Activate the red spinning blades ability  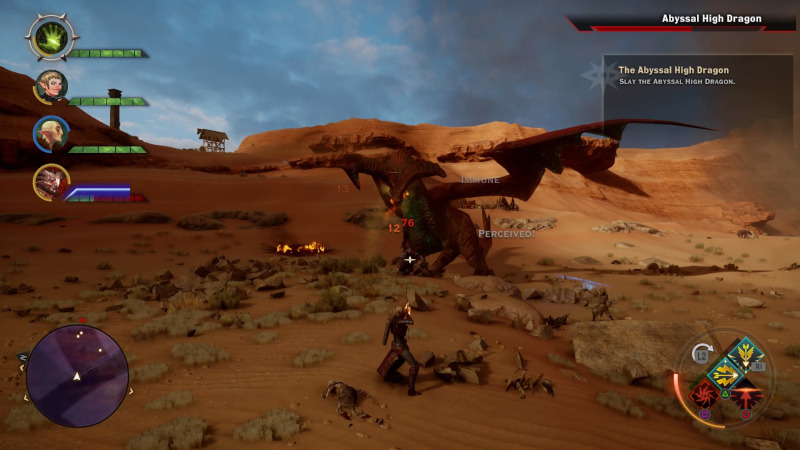(703, 394)
